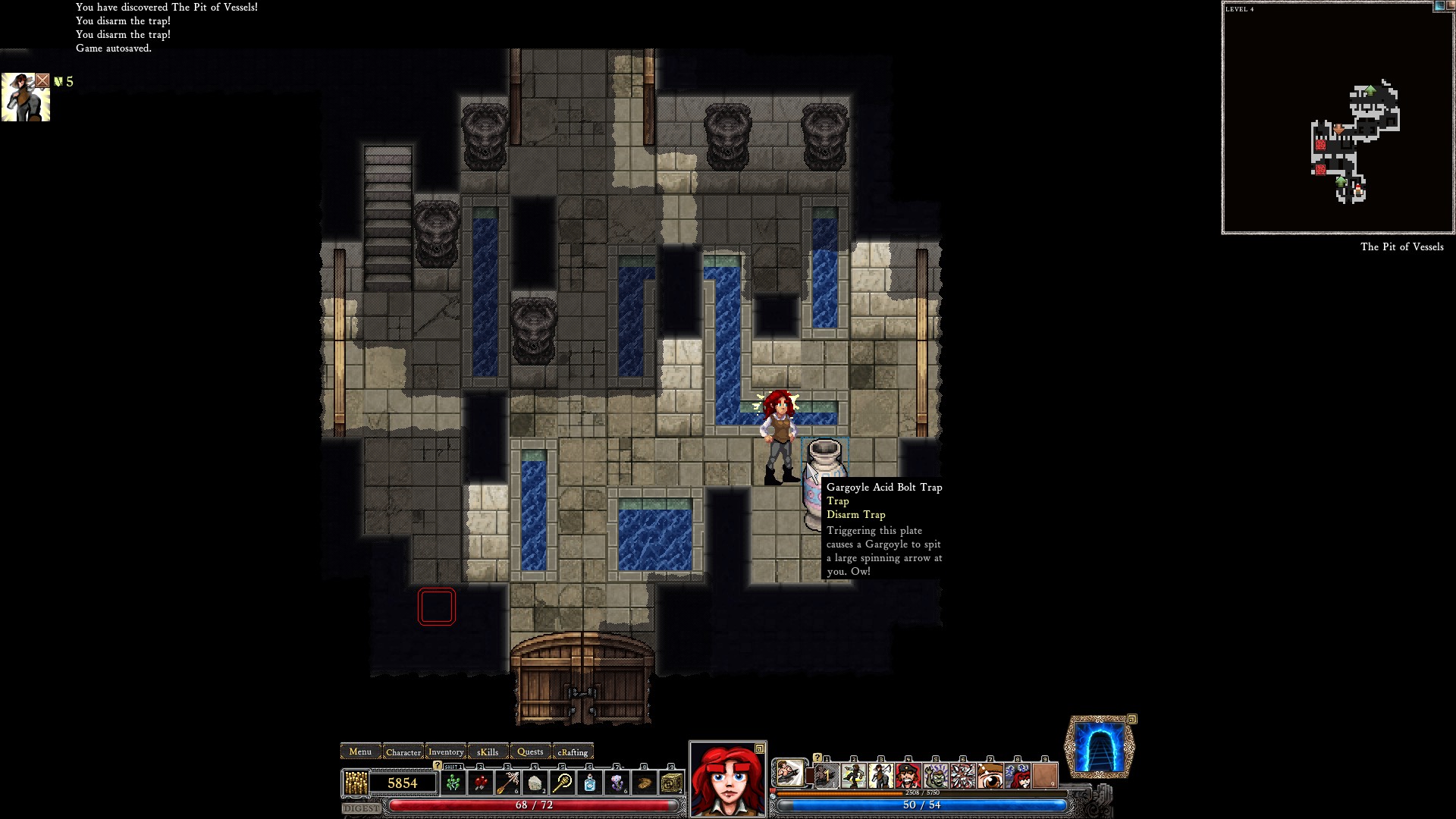
Task: Activate the red-capped grinning man skill
Action: coord(908,775)
